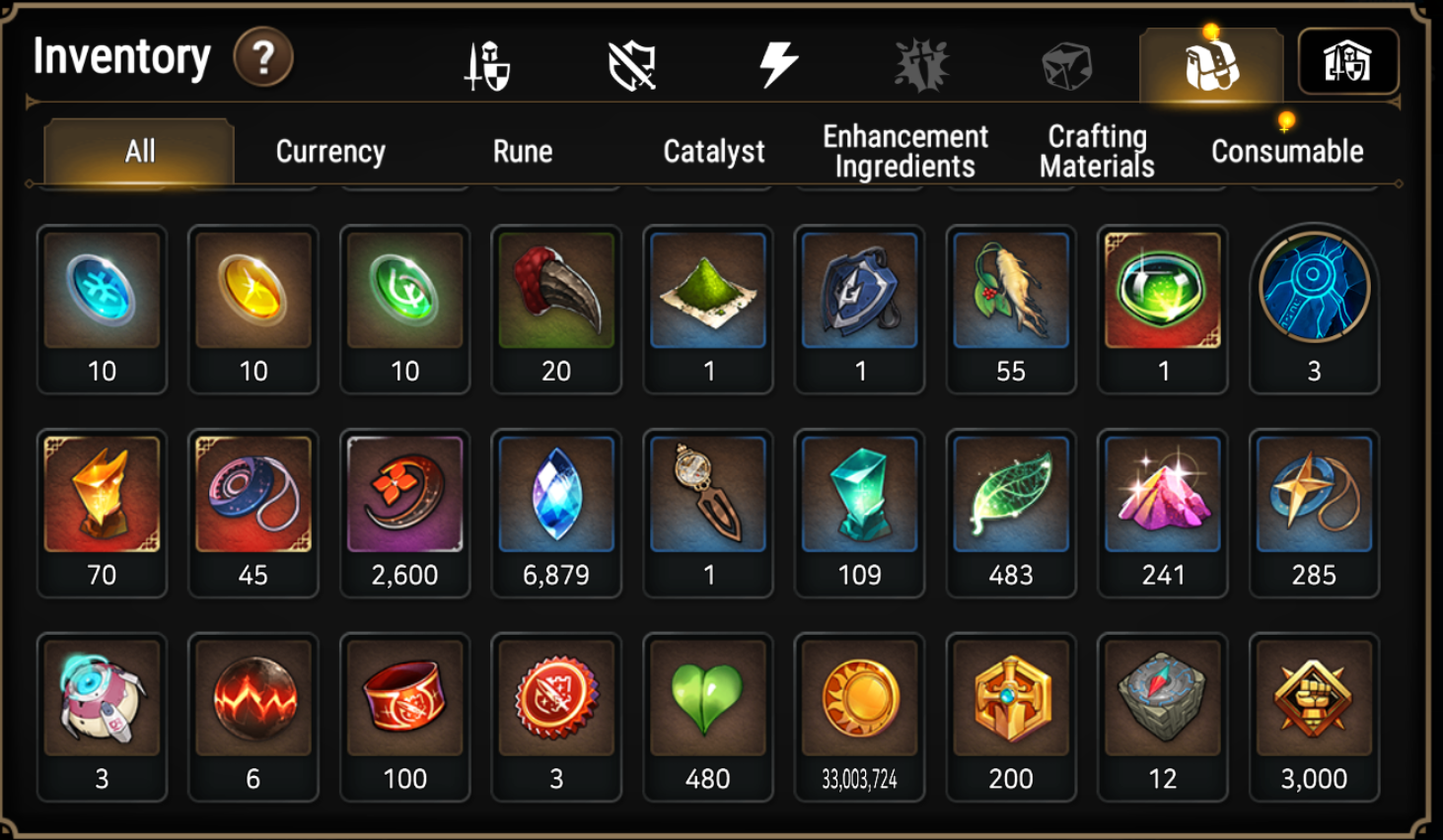This screenshot has width=1443, height=840.
Task: Select the All items tab
Action: (x=139, y=151)
